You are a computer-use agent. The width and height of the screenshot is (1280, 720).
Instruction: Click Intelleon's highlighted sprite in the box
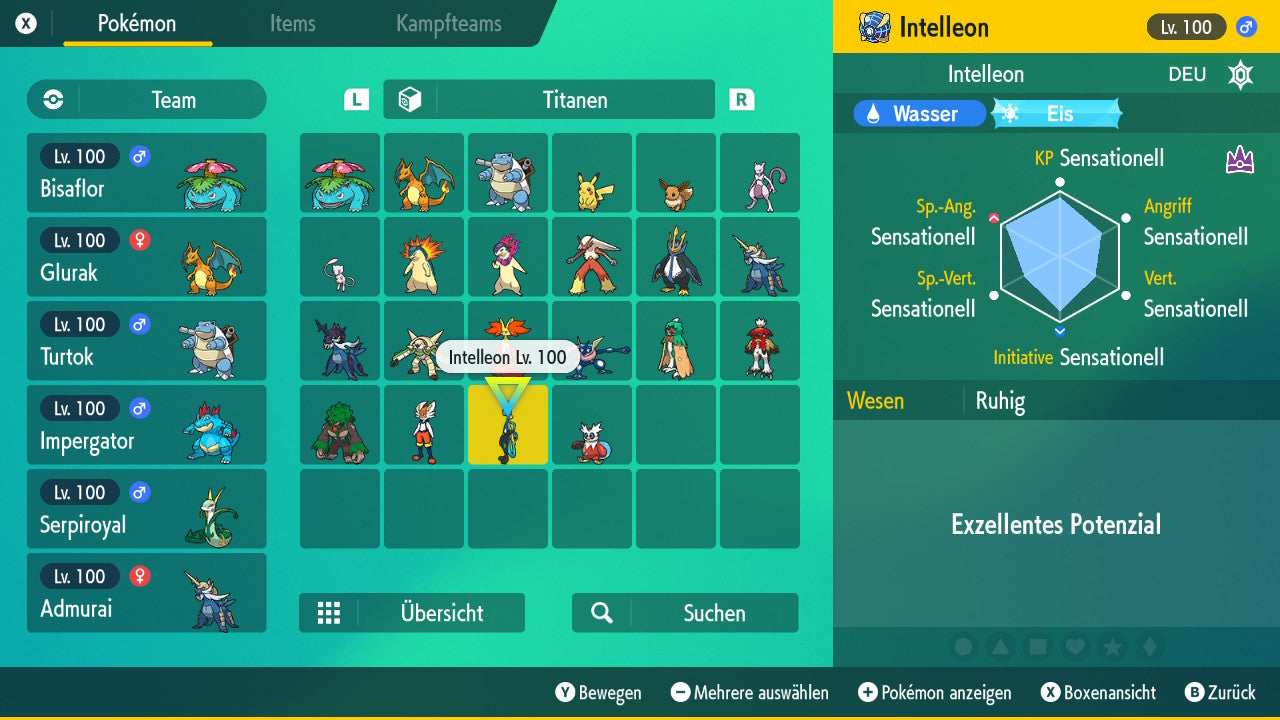(507, 425)
